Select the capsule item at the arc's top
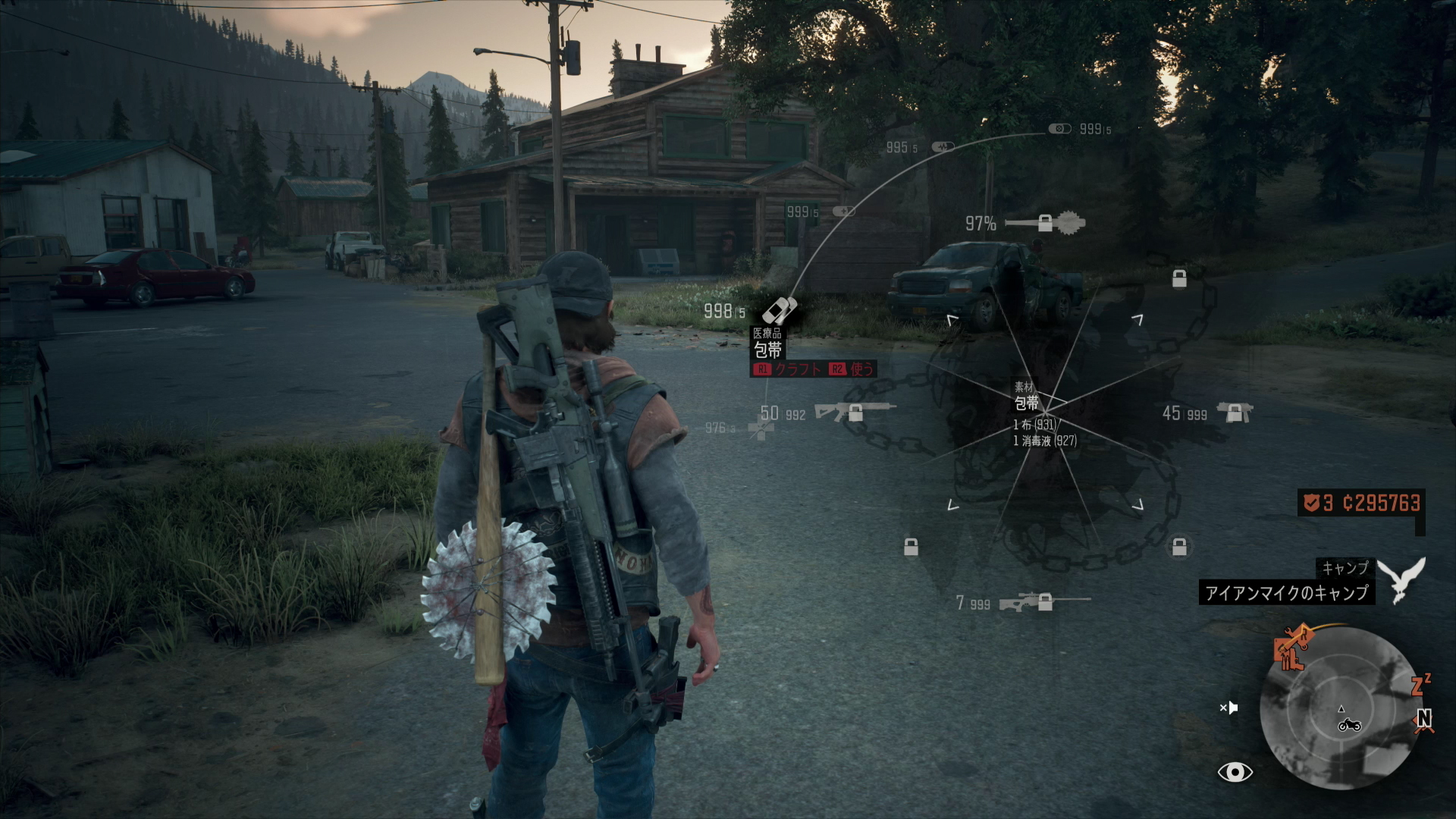Screen dimensions: 1456x819 tap(1059, 129)
